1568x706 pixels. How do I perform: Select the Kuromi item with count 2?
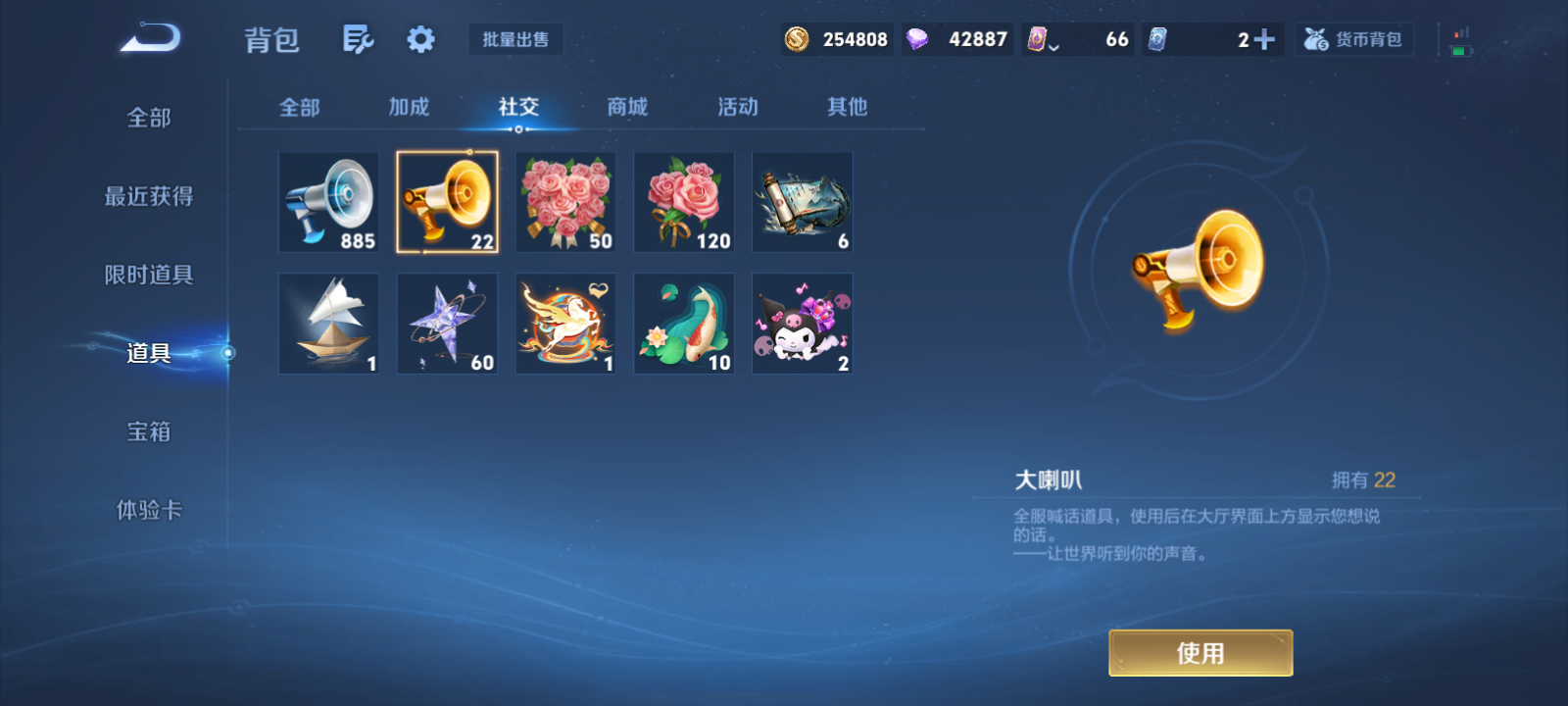[801, 324]
